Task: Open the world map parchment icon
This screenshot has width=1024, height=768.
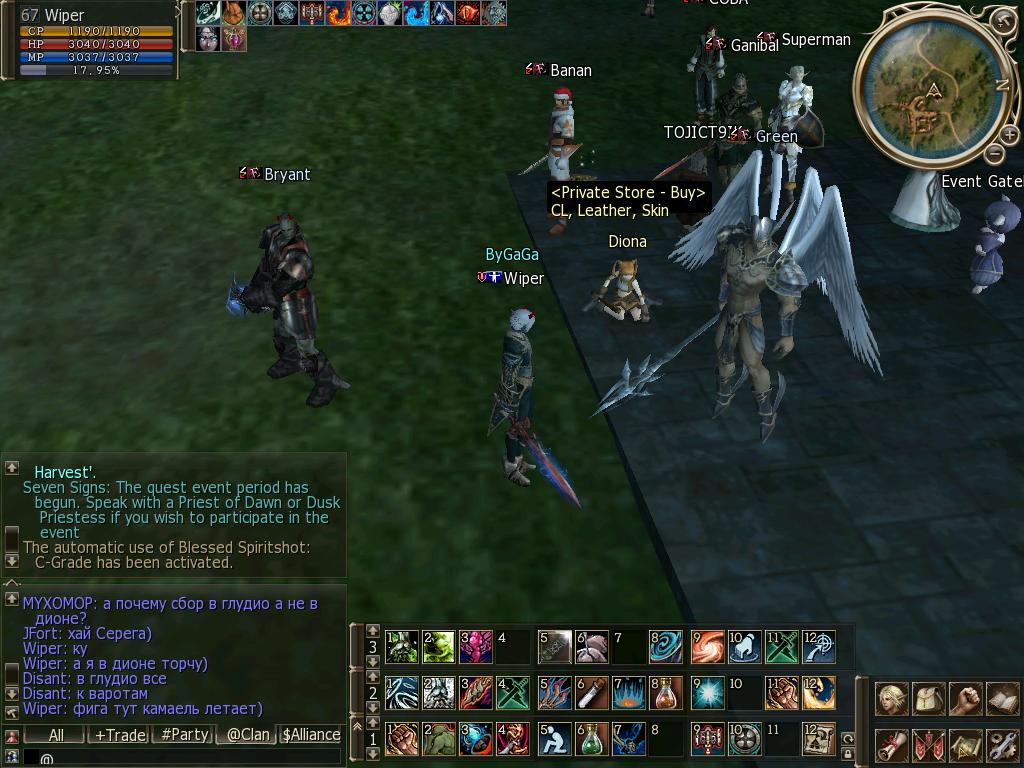Action: coord(965,745)
